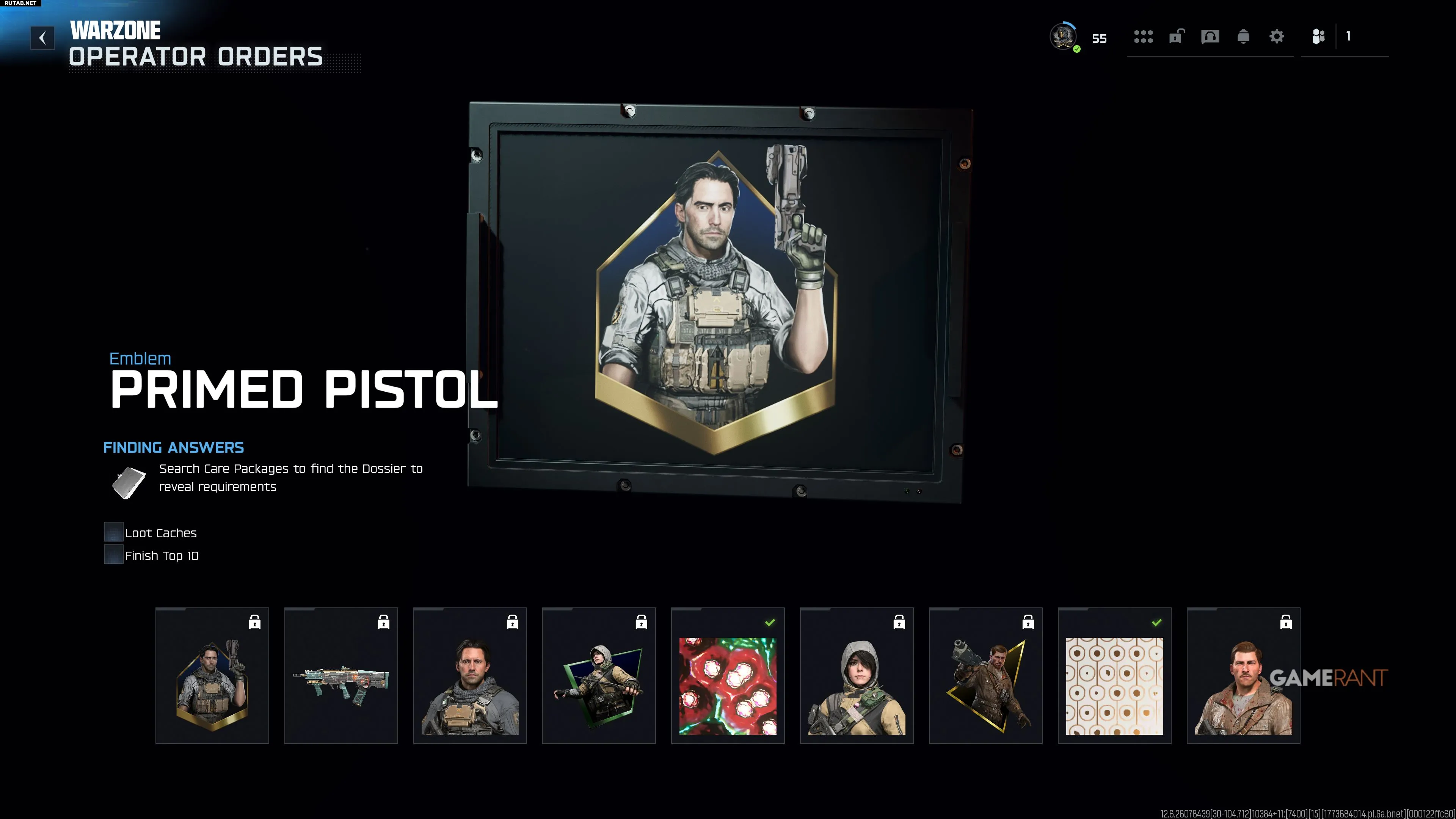Select the hooded operator emblem with green frame
This screenshot has height=819, width=1456.
[x=599, y=675]
